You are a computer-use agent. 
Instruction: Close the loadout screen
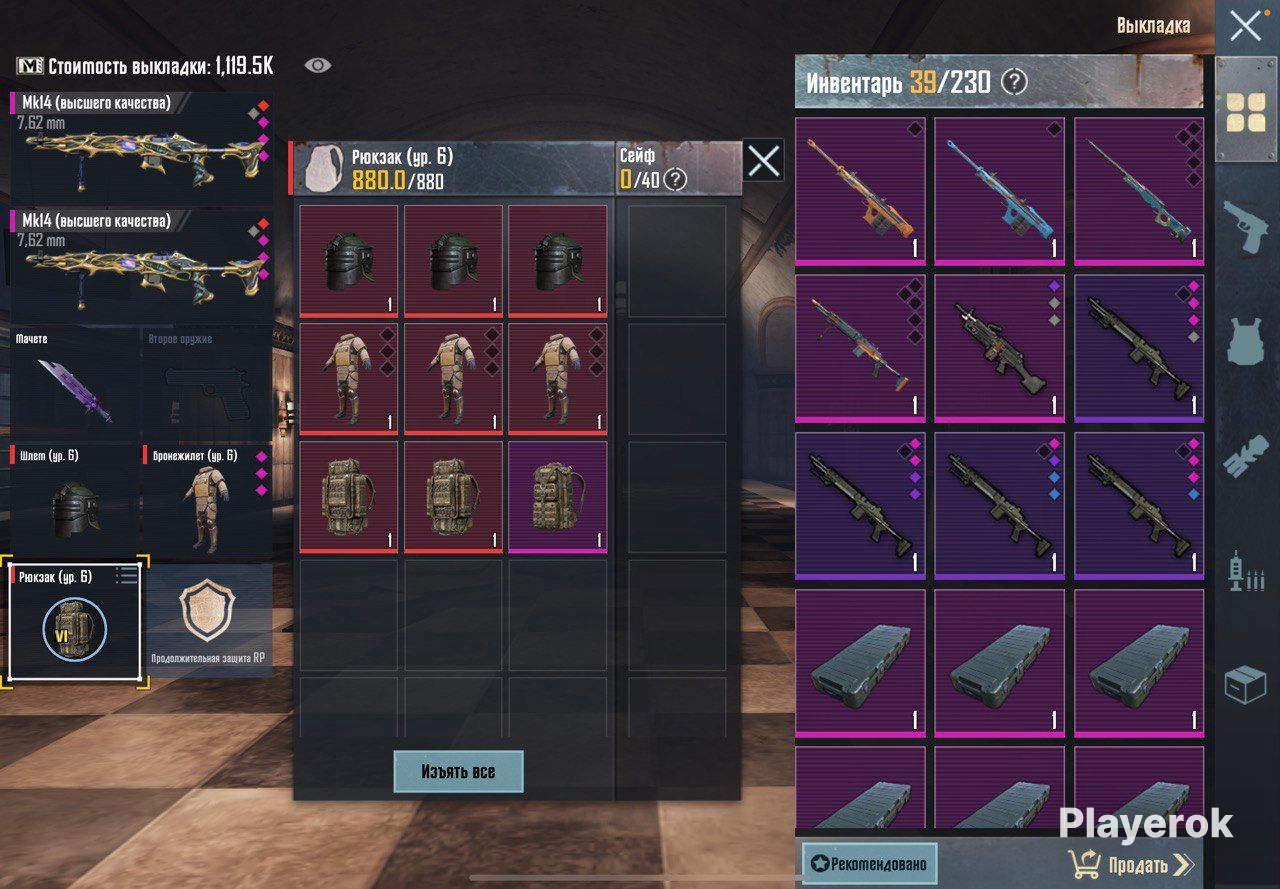[x=1245, y=26]
